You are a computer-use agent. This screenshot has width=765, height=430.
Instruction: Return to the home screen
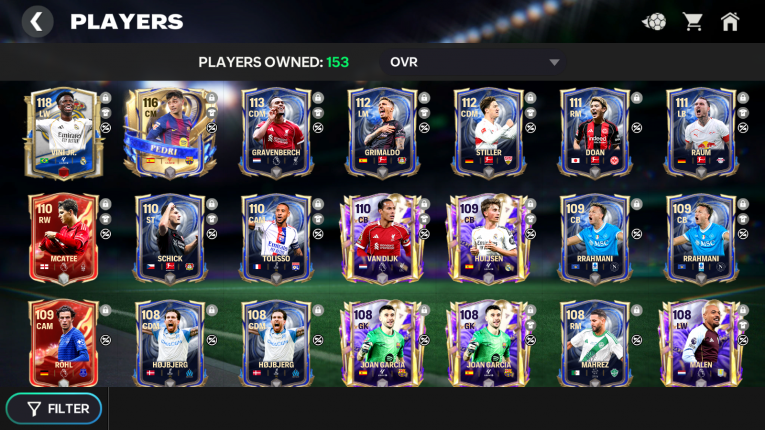(x=730, y=21)
